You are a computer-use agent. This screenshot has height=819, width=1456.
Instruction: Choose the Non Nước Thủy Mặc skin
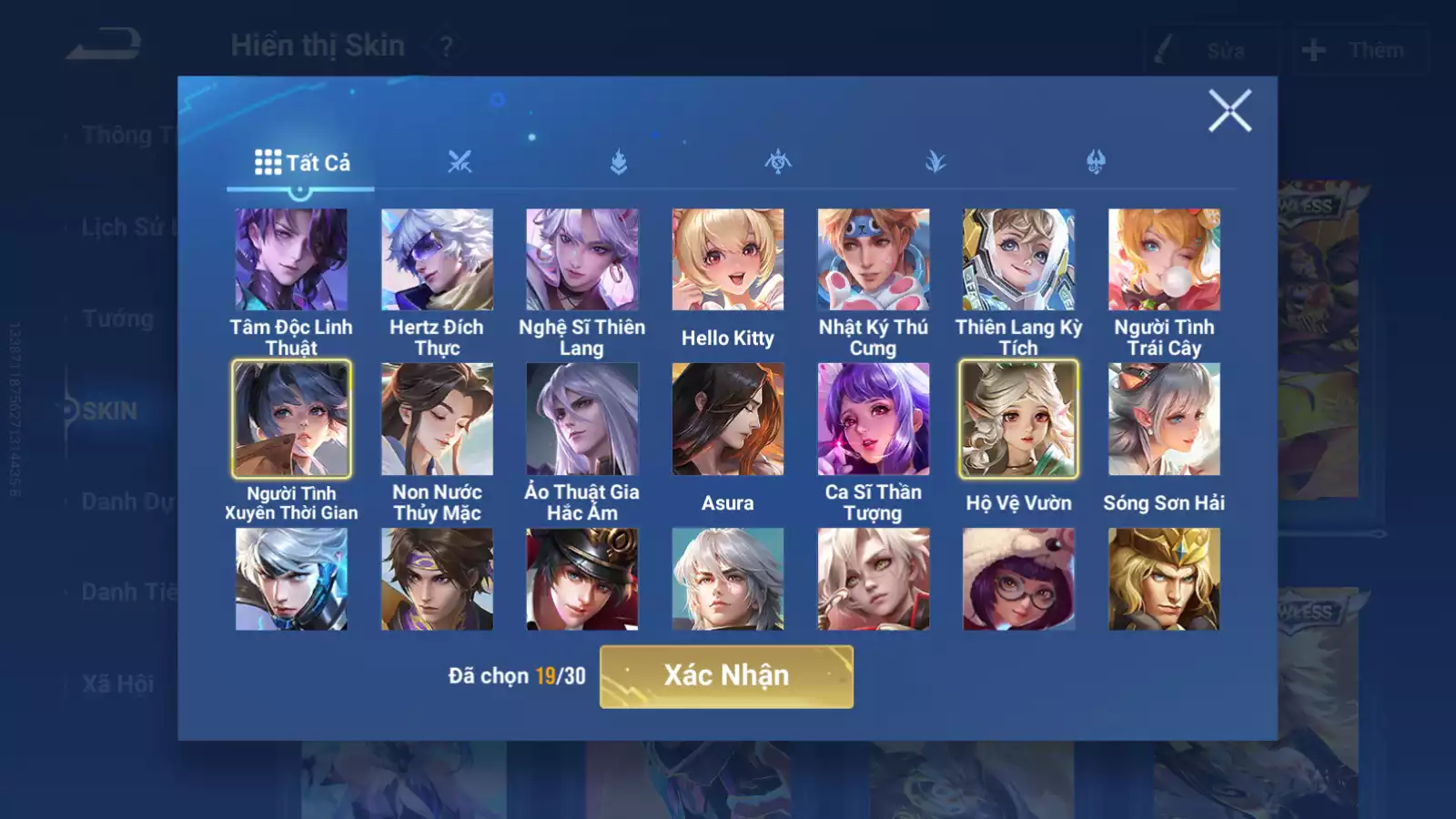tap(437, 420)
